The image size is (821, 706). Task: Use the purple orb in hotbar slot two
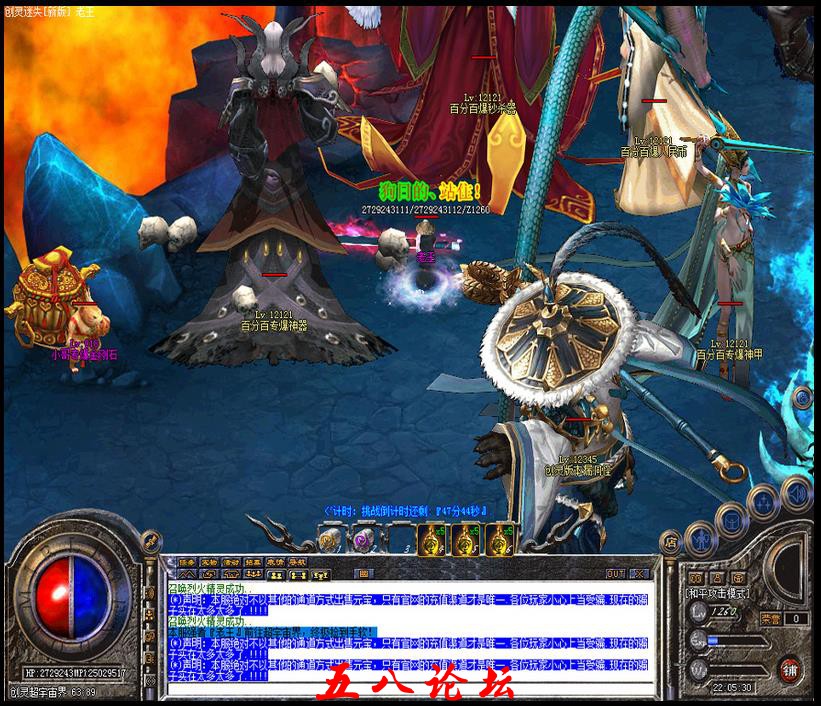363,540
